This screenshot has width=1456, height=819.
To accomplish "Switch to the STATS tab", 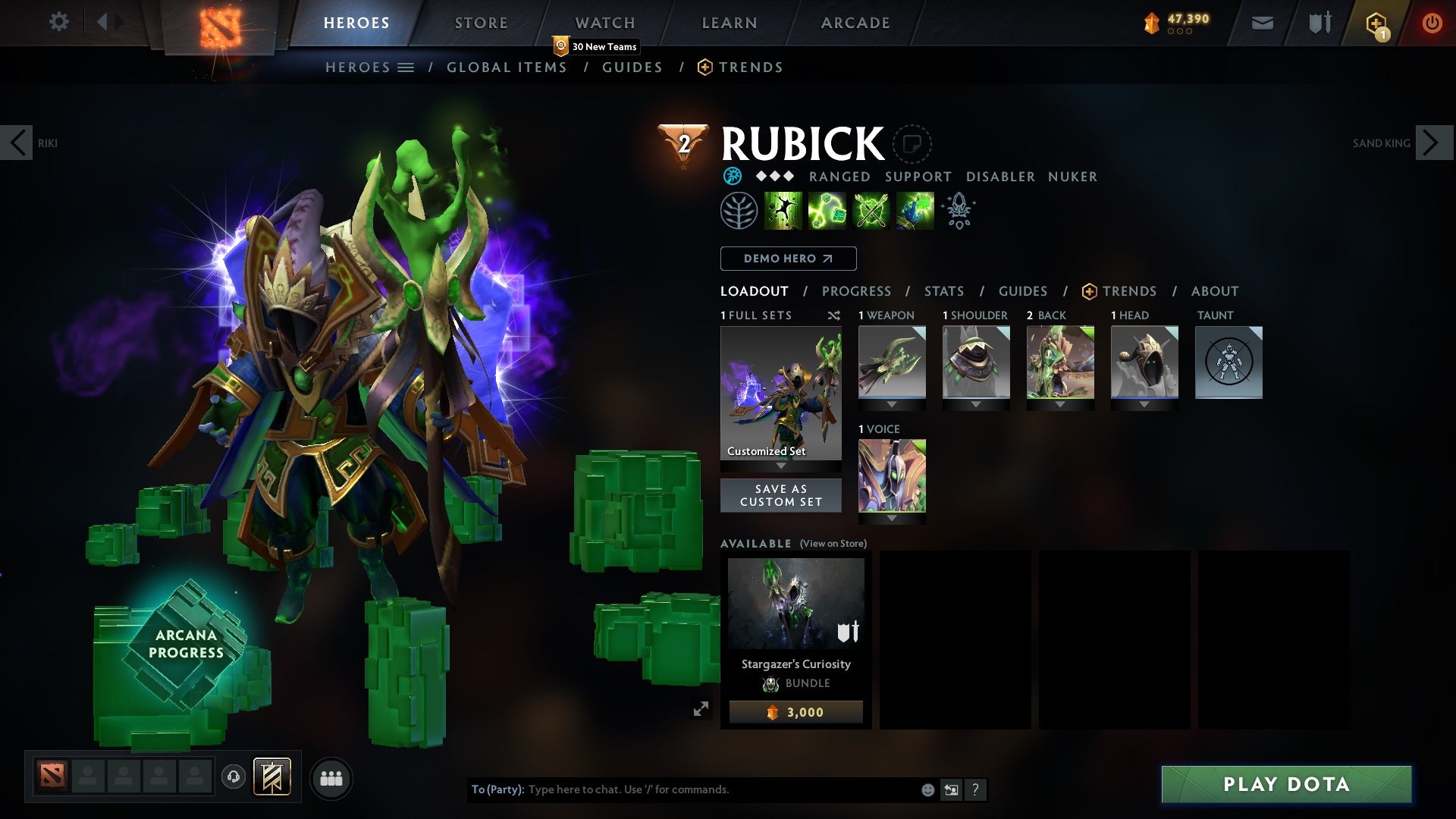I will pyautogui.click(x=943, y=291).
